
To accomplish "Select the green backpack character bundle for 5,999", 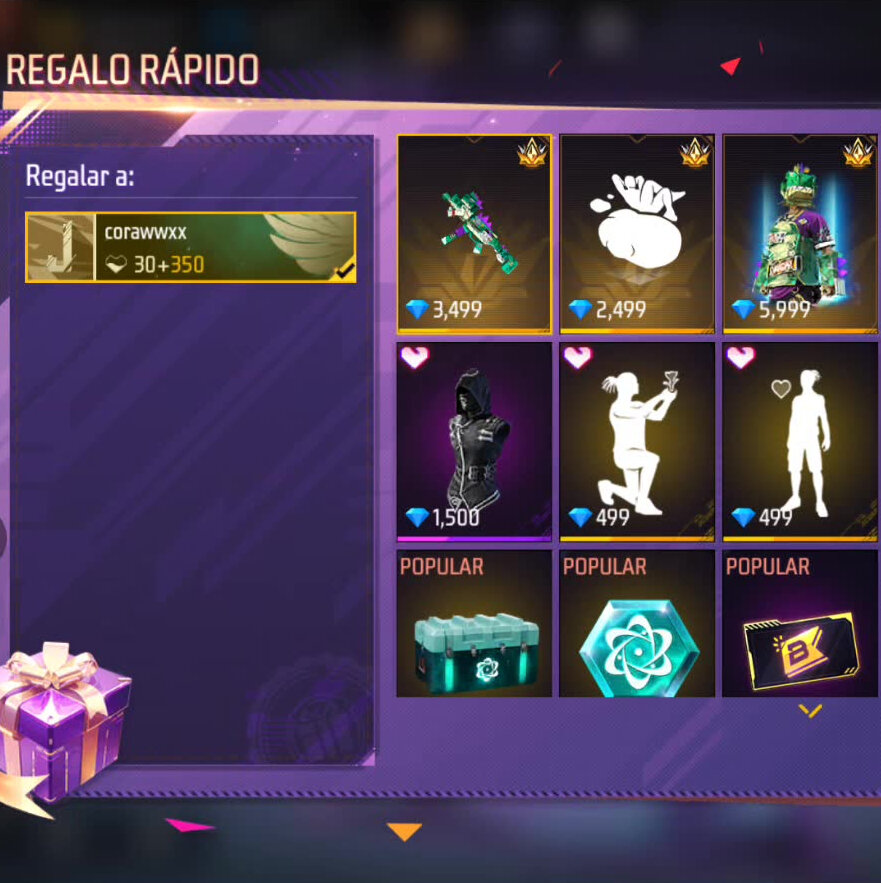I will (800, 233).
